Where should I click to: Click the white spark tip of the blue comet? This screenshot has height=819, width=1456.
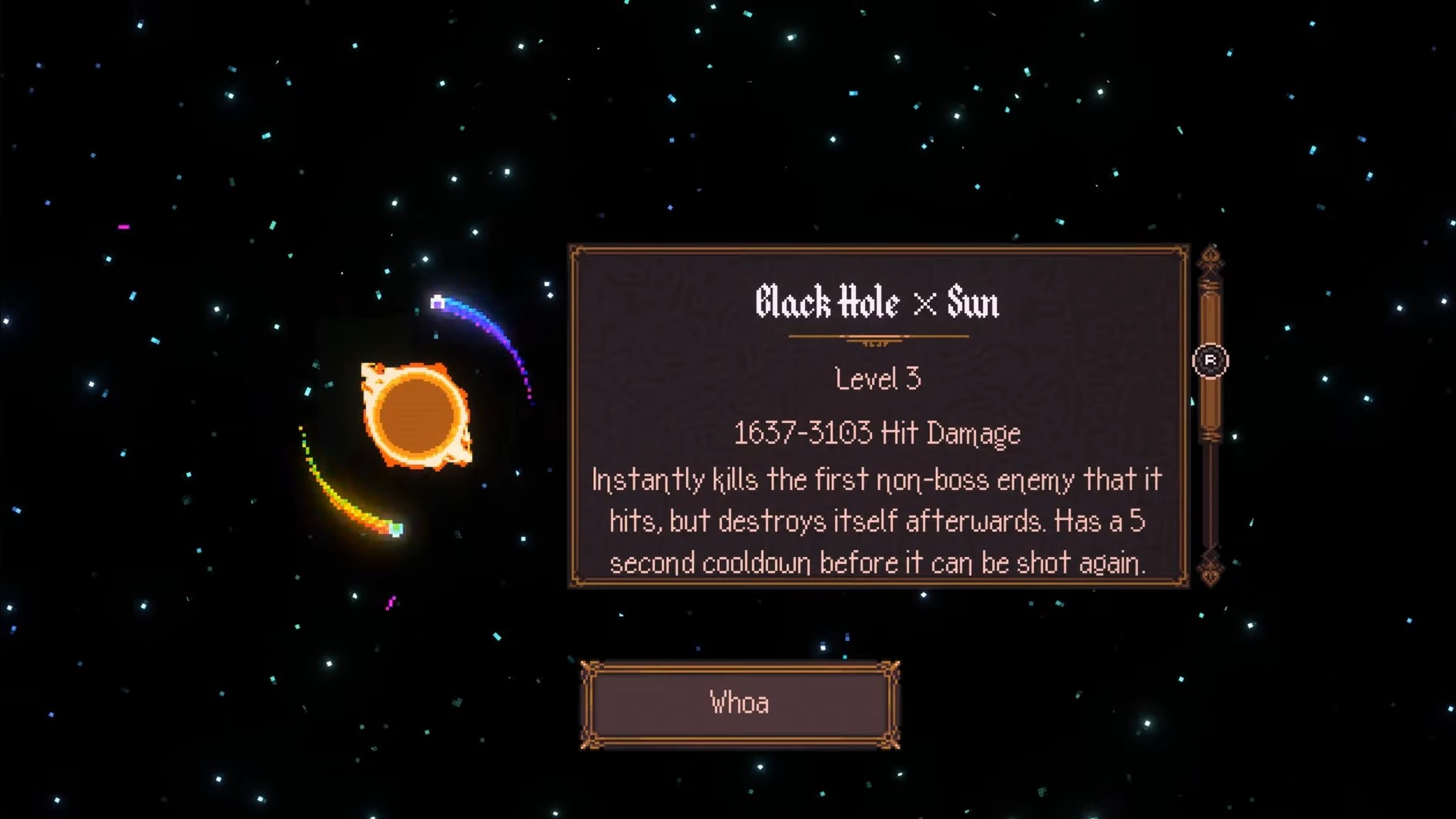[438, 303]
